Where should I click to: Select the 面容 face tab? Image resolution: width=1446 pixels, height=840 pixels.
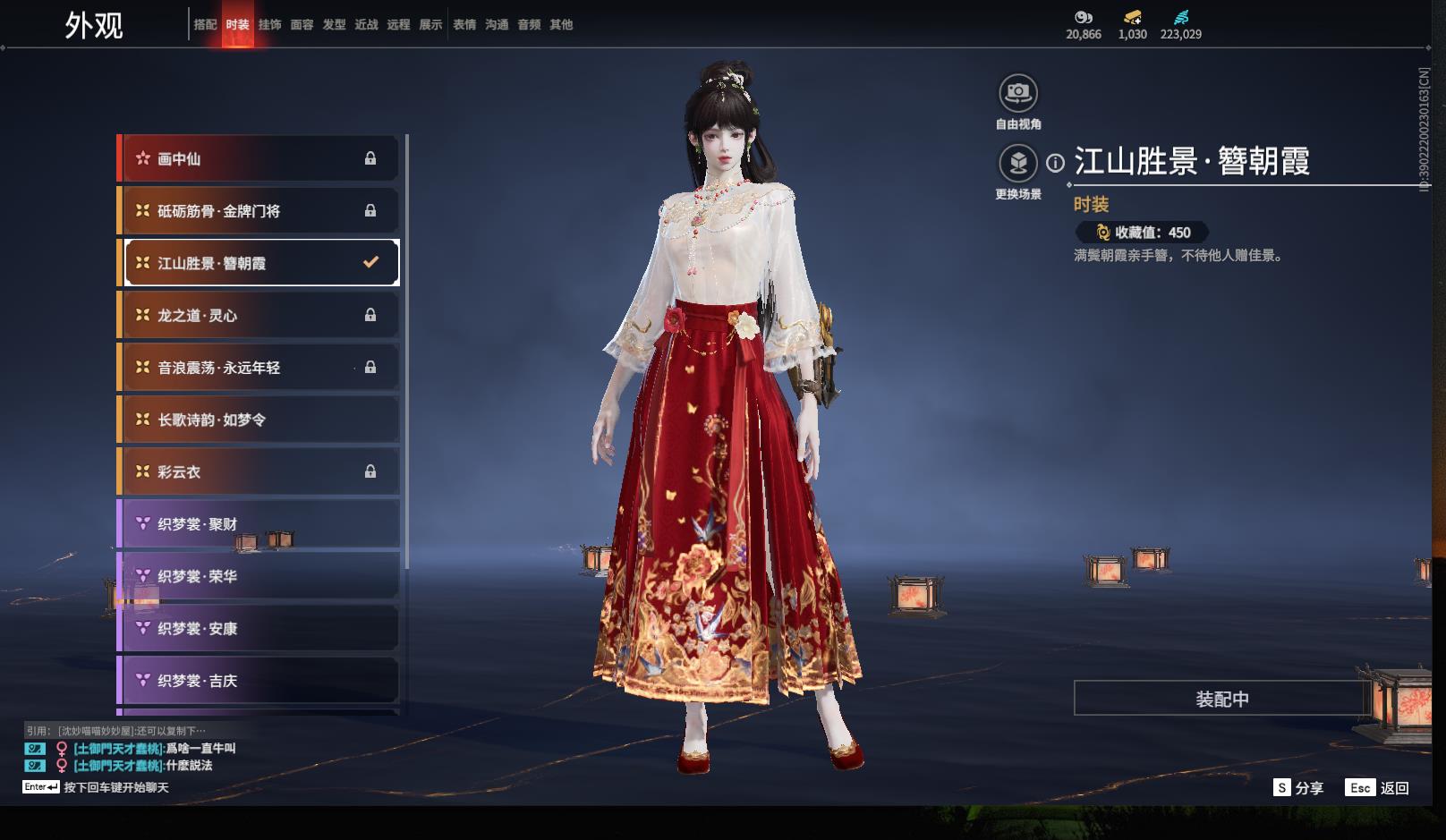point(302,25)
